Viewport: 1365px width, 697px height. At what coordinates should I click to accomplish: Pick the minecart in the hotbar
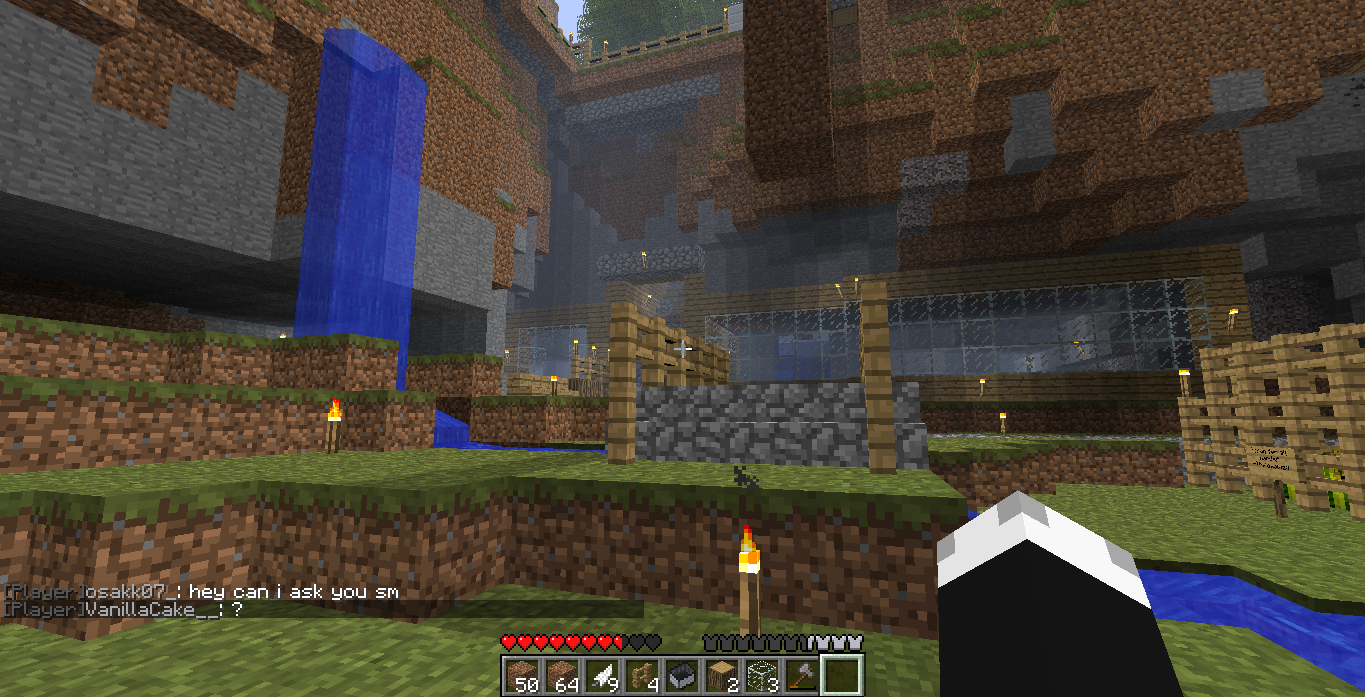point(680,675)
